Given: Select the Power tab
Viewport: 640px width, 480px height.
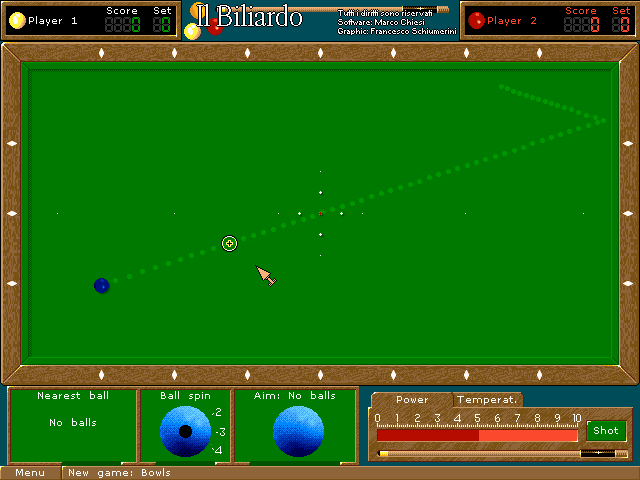Looking at the screenshot, I should click(412, 400).
